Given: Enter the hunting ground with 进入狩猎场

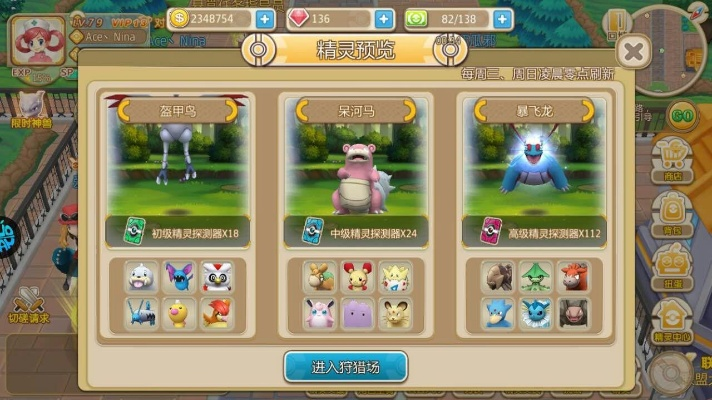Looking at the screenshot, I should (345, 366).
